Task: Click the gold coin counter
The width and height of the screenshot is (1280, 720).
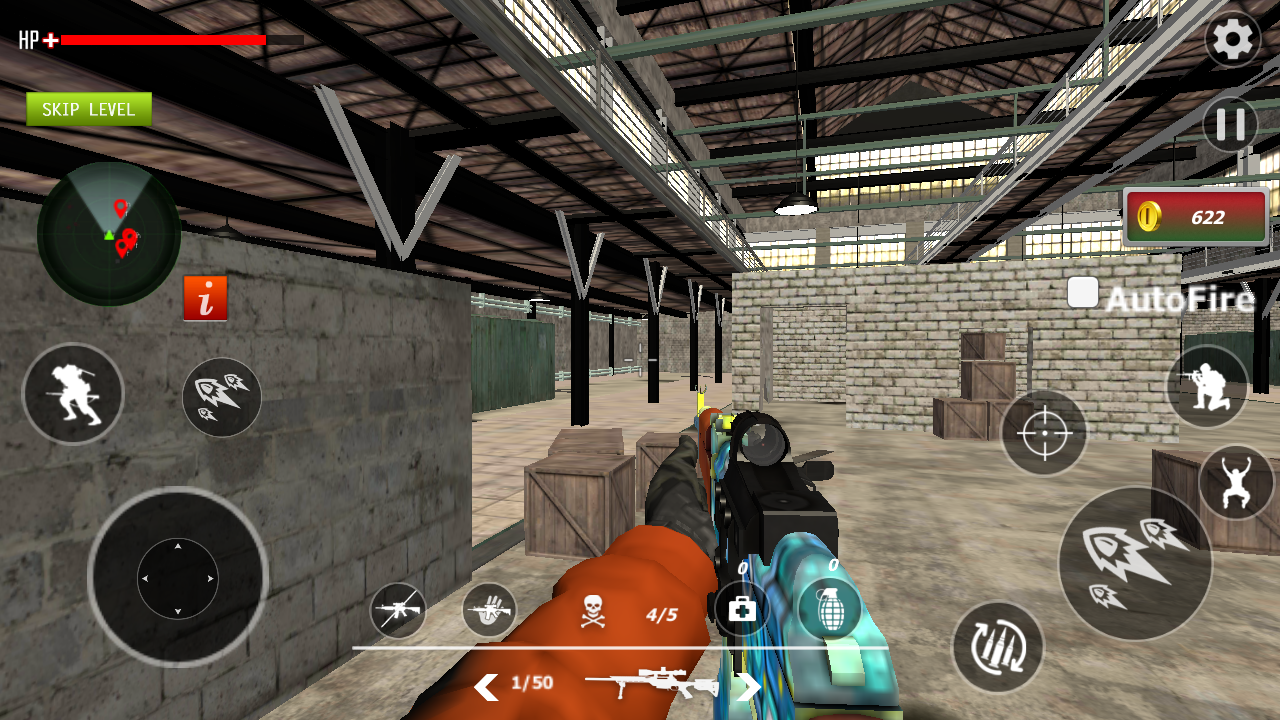Action: (1196, 216)
